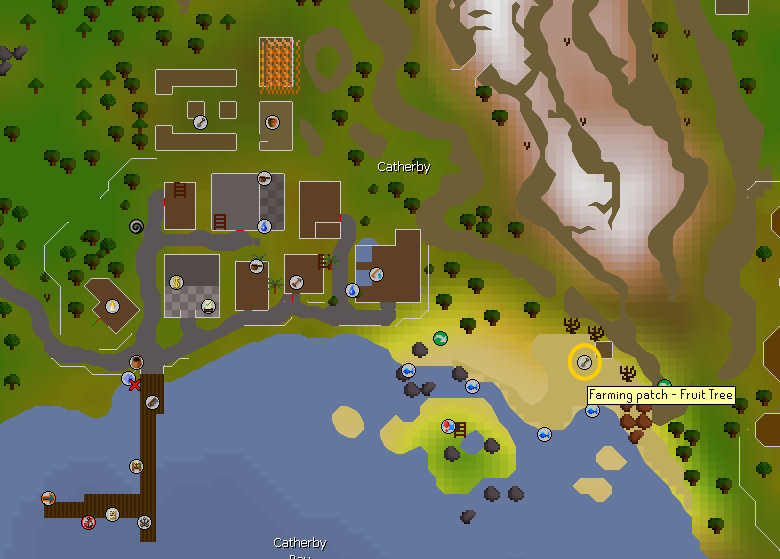780x559 pixels.
Task: Click the barrel icon above the dock
Action: (136, 362)
